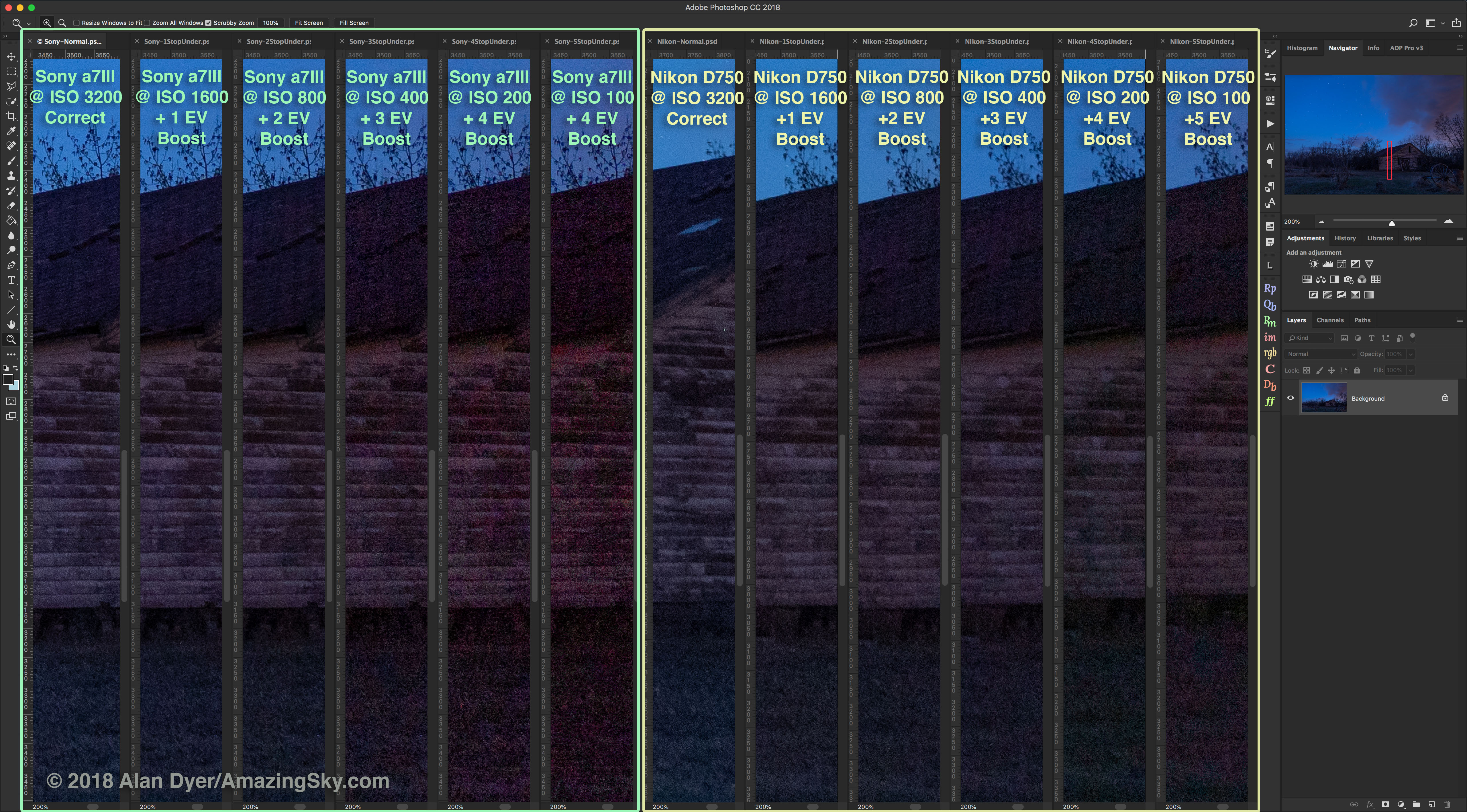Switch to the Sony-3StopUnder document tab

point(381,42)
